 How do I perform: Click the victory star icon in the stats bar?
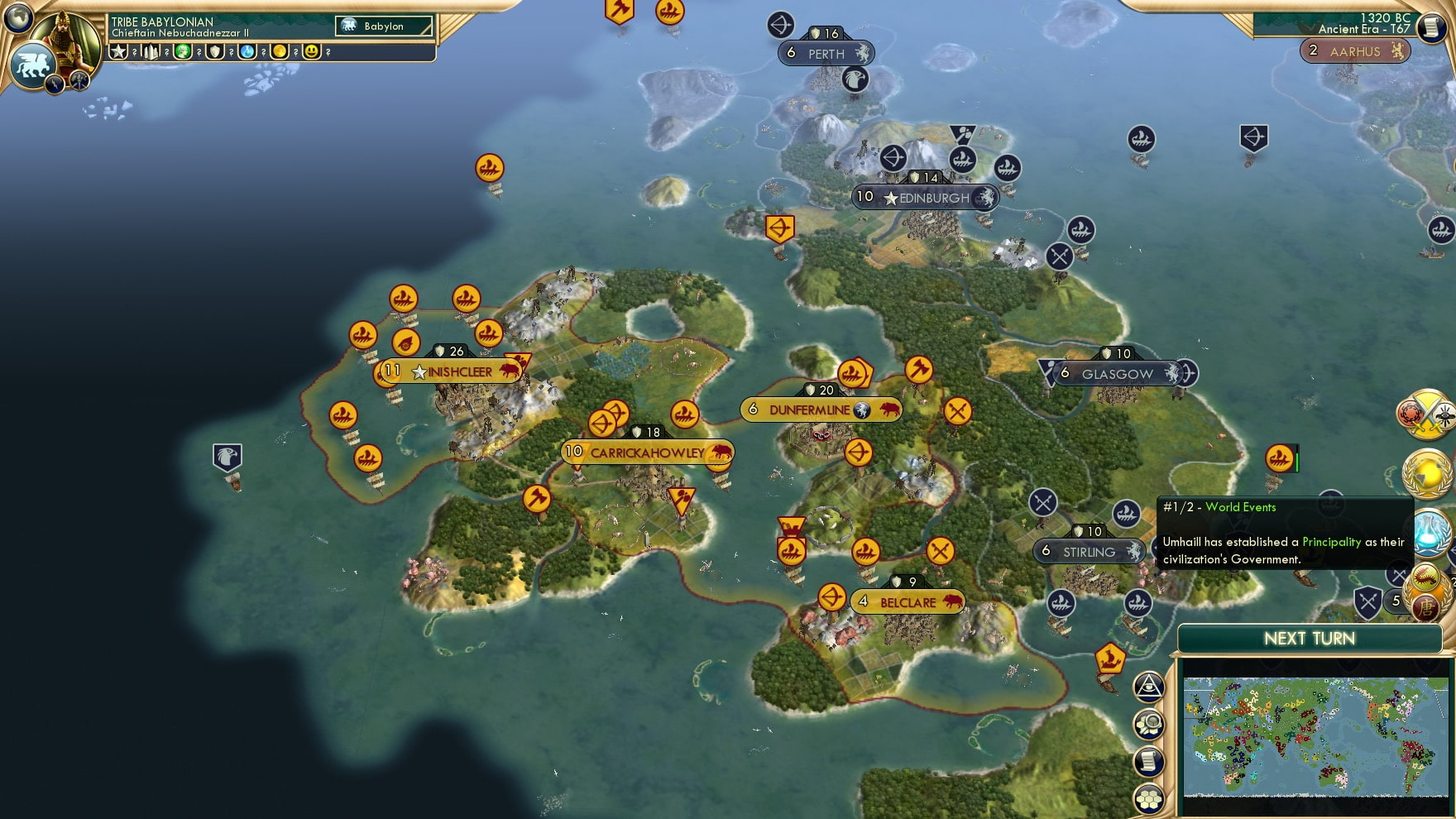(118, 52)
